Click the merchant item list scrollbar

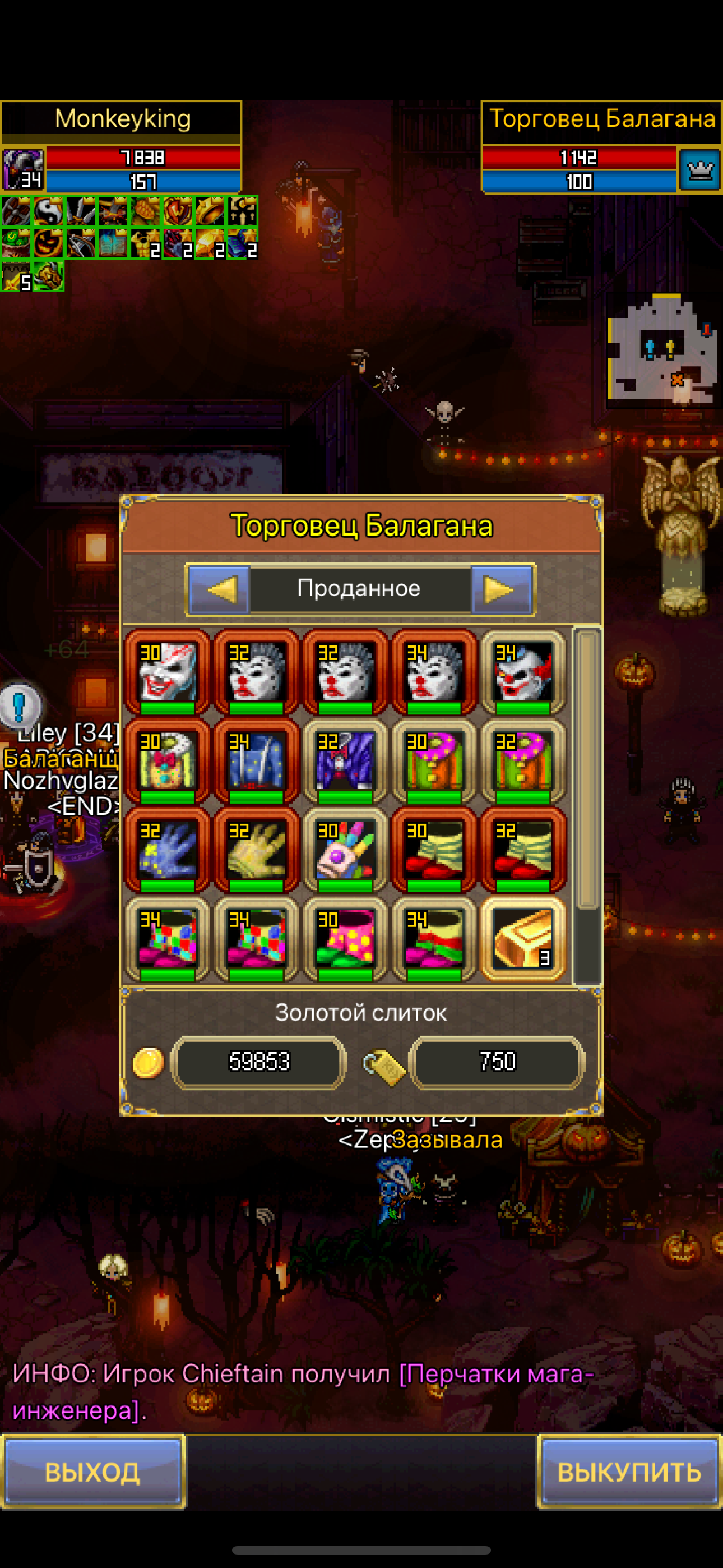coord(587,804)
